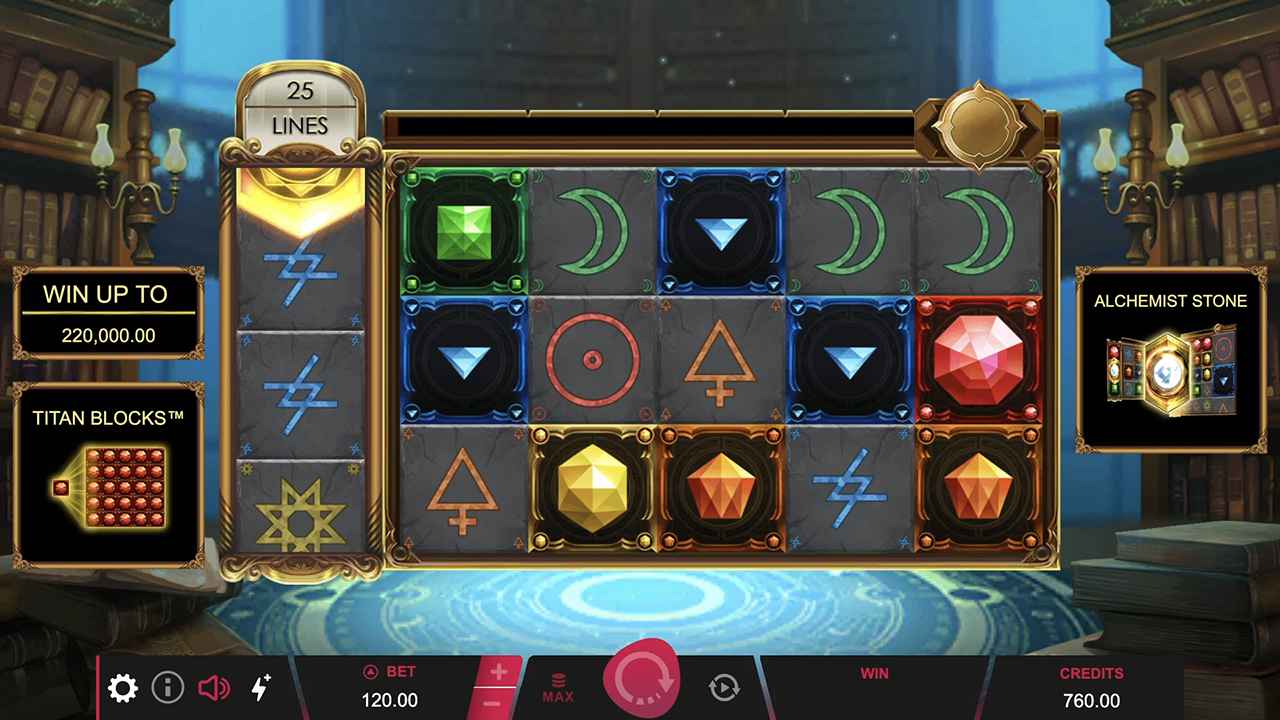Screen dimensions: 1280x720
Task: Open game information with the info icon
Action: coord(167,688)
